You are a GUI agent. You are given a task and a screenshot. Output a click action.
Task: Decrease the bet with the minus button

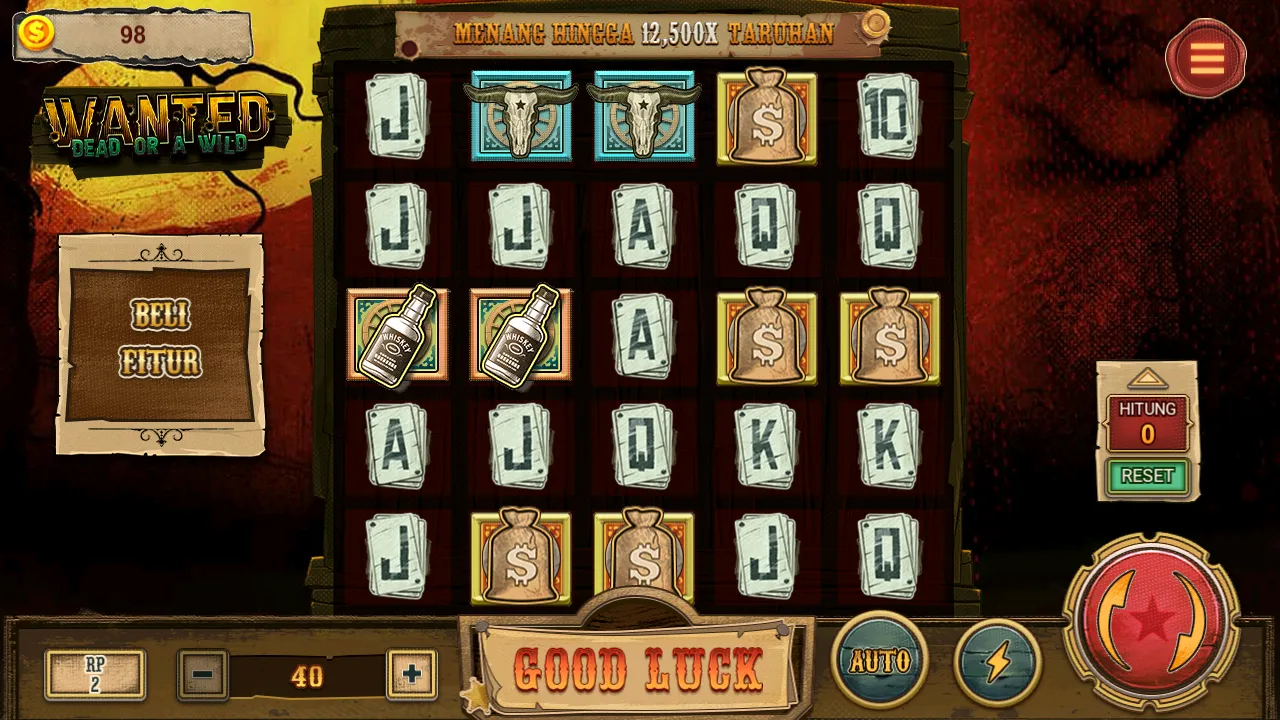[x=203, y=675]
